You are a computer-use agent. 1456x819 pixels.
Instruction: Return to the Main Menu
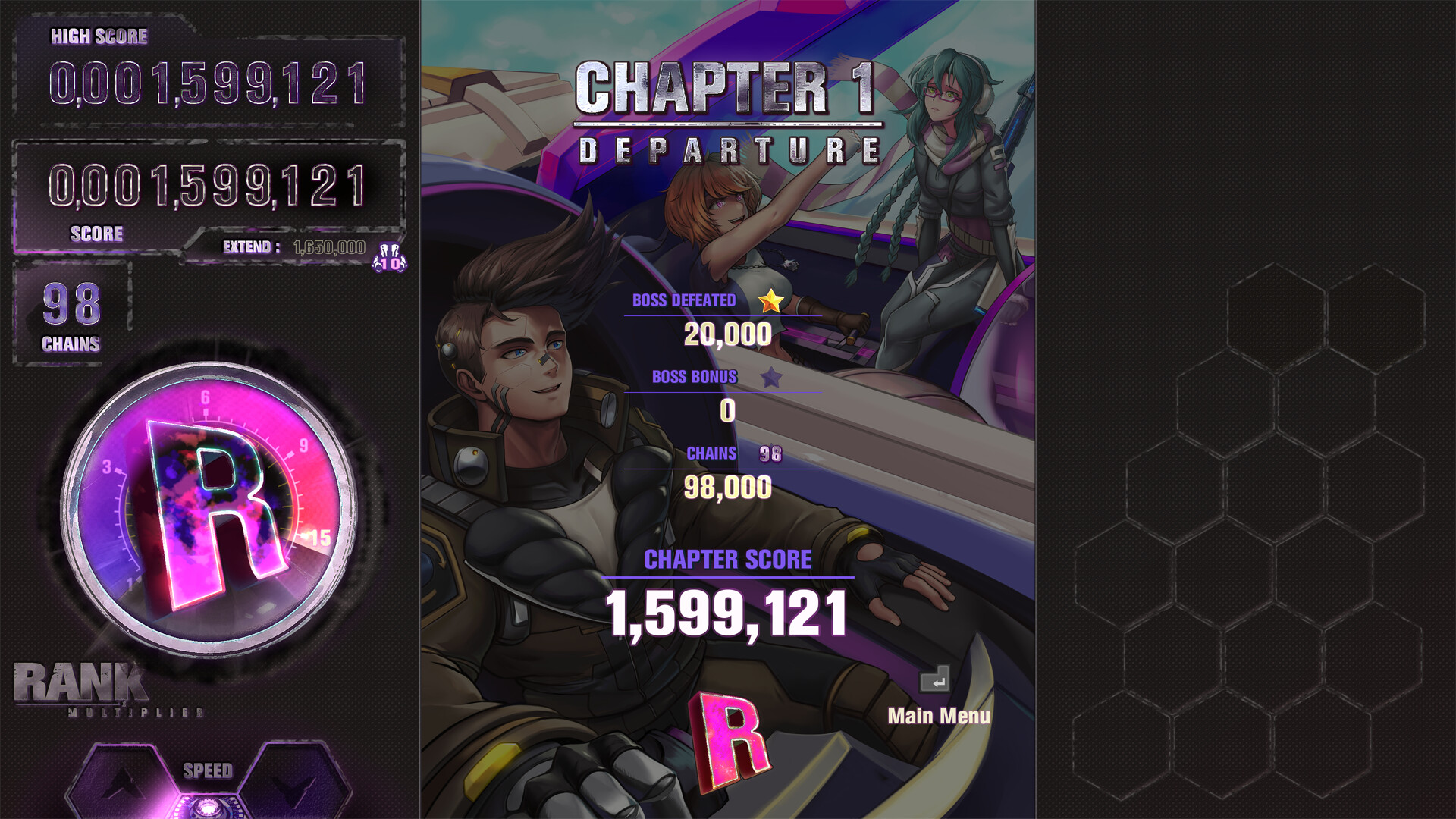tap(938, 715)
